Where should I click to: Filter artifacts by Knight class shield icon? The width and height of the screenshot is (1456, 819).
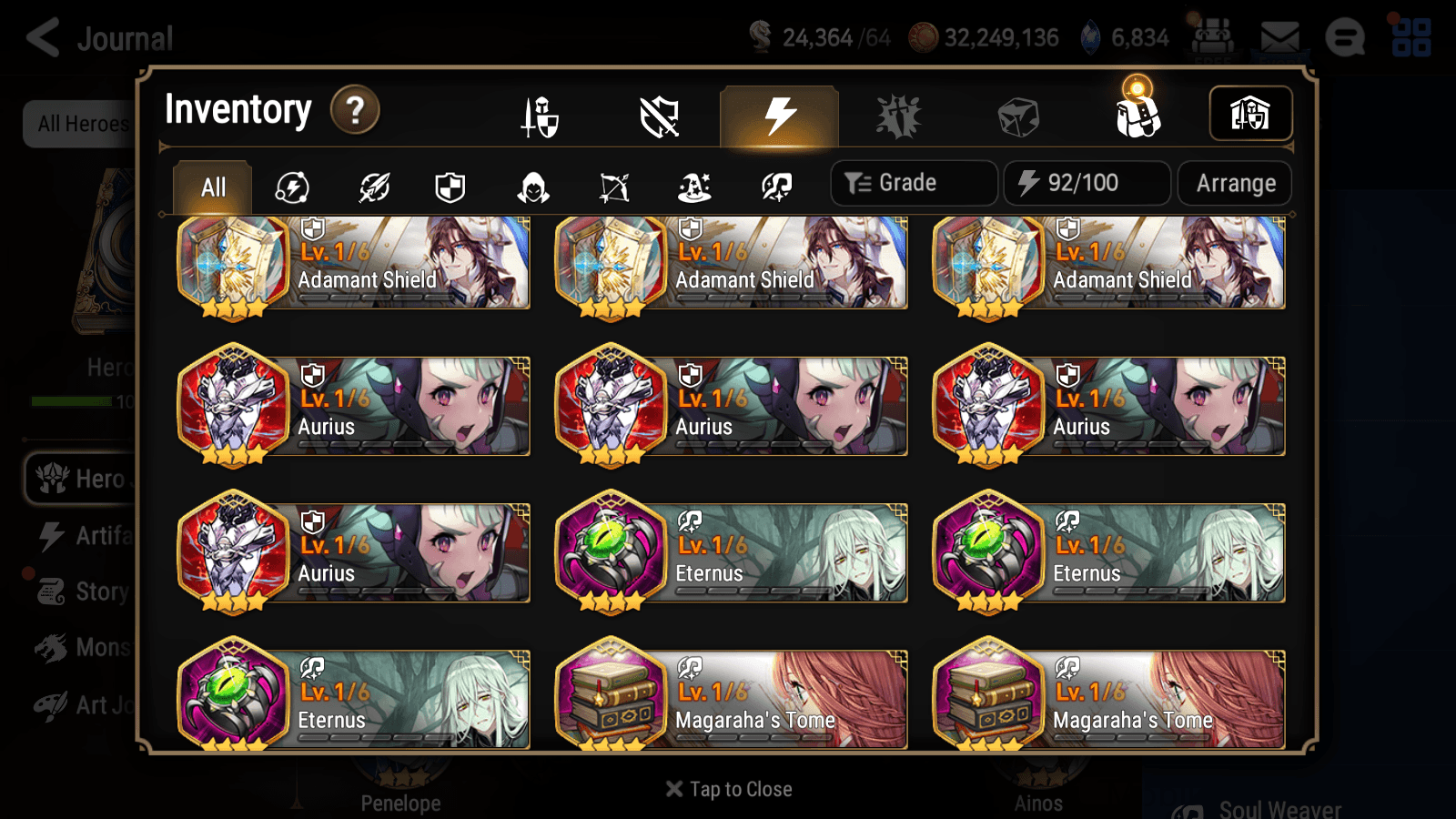[x=450, y=187]
